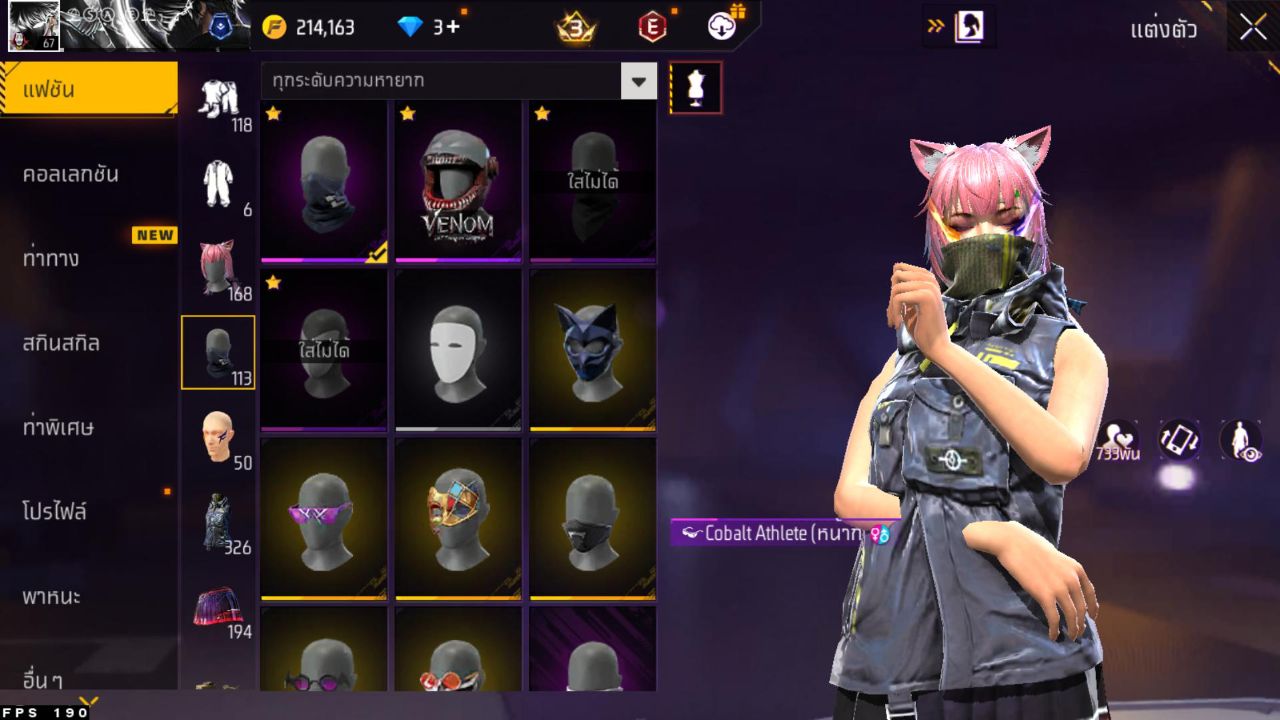Screen dimensions: 1280x720
Task: Click the character view eye icon
Action: click(x=1237, y=441)
